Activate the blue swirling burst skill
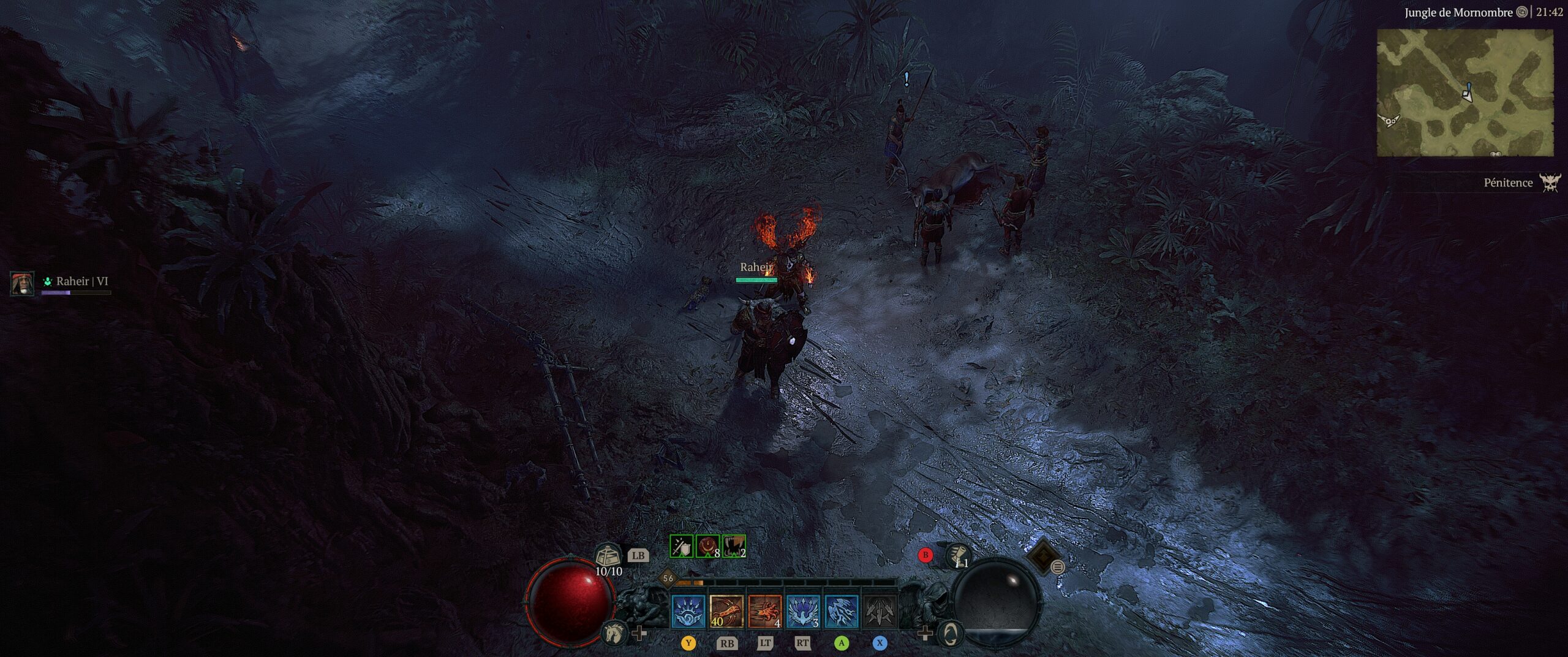1568x657 pixels. (688, 611)
